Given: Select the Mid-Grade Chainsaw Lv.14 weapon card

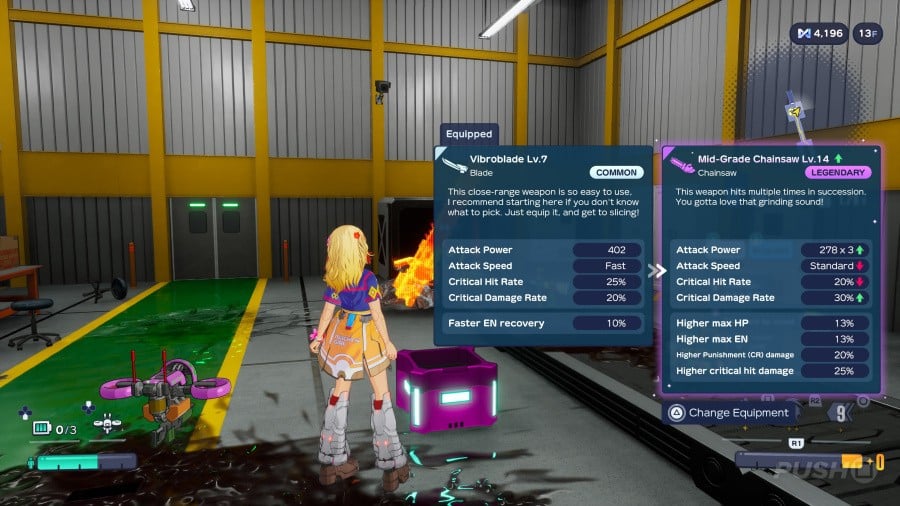Looking at the screenshot, I should (x=772, y=268).
